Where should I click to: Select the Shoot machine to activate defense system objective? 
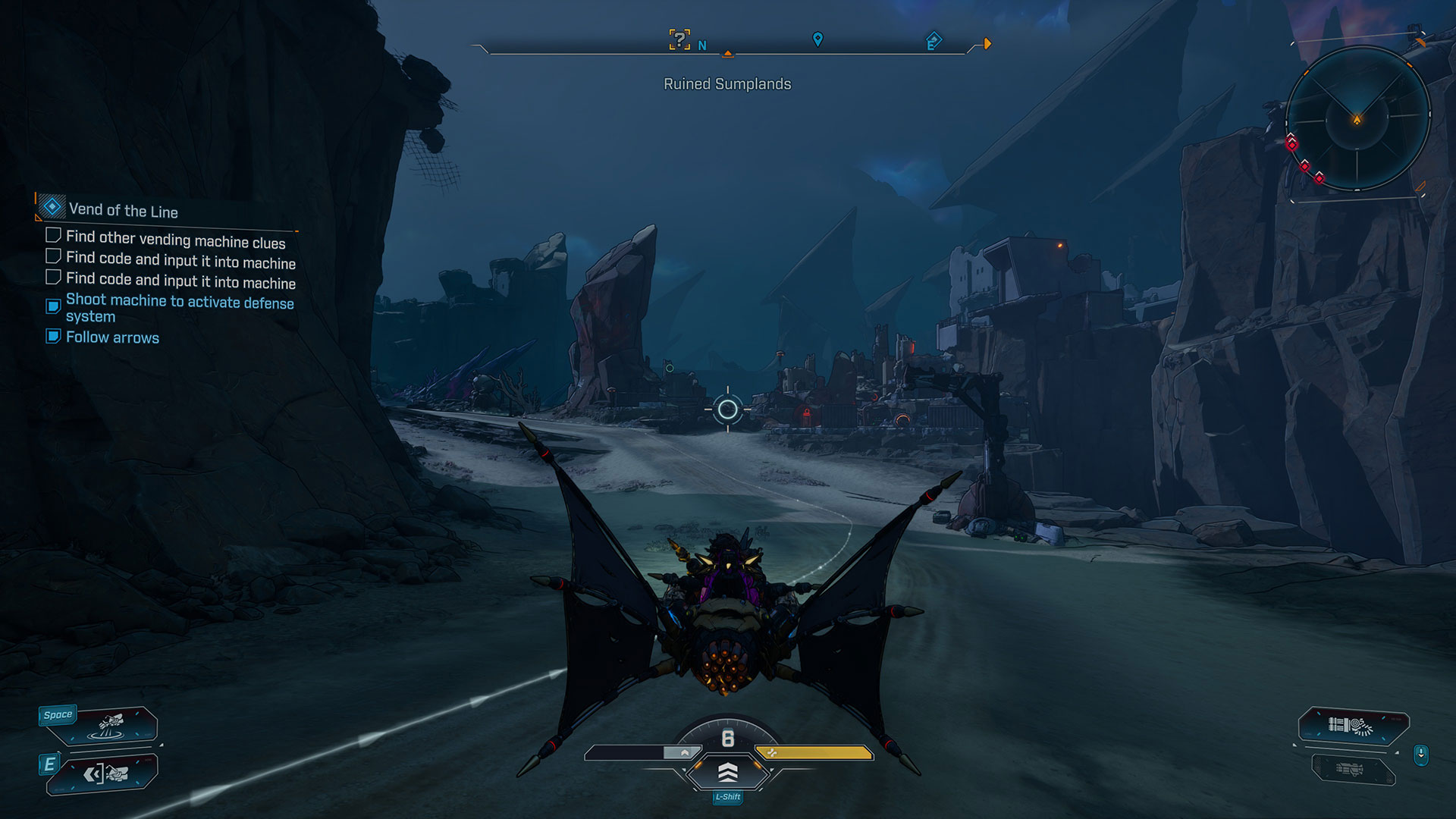click(x=180, y=308)
